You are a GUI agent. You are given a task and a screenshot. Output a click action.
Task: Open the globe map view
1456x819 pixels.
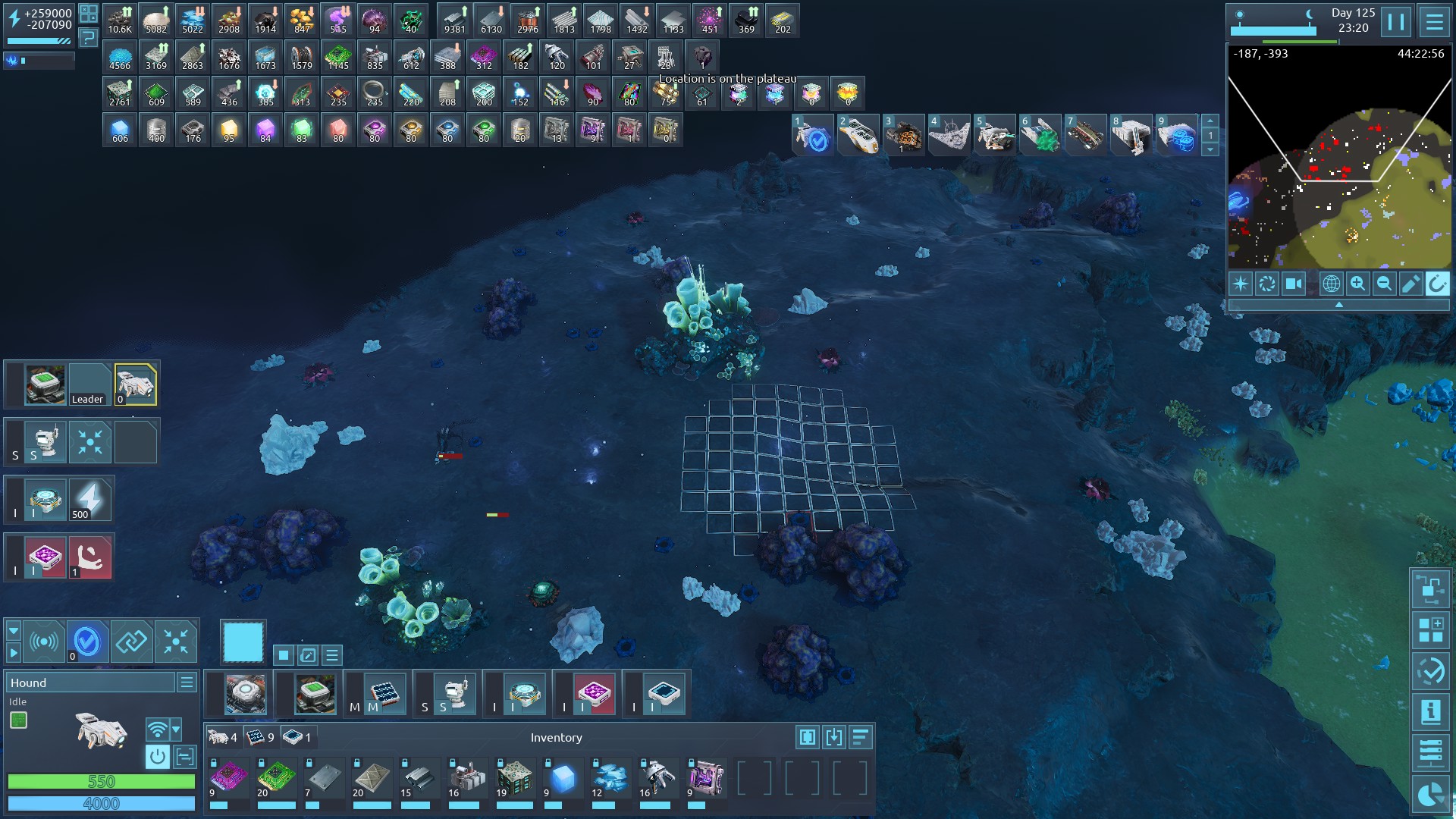[1331, 284]
